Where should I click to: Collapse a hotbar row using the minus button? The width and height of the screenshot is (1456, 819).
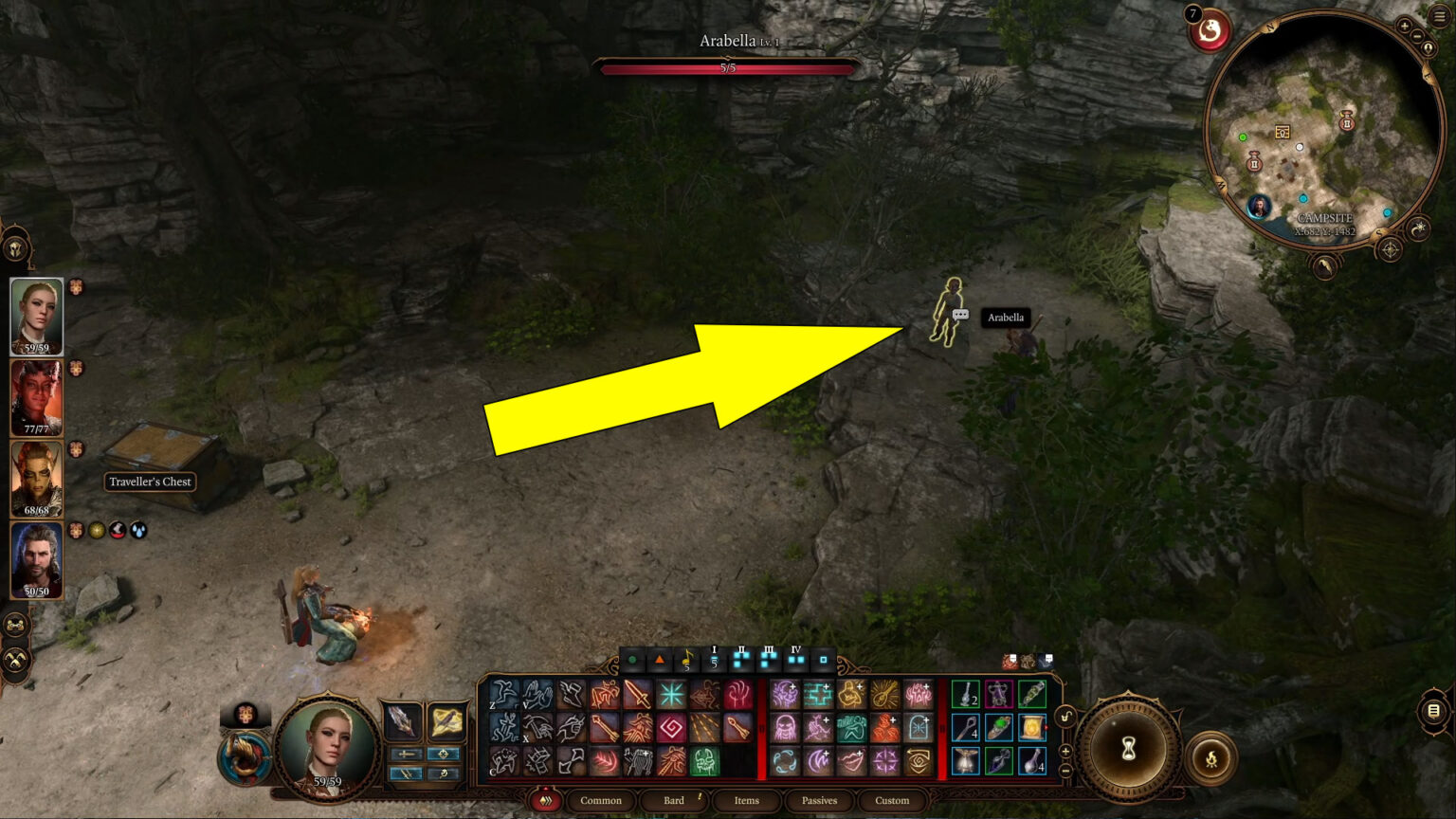coord(1065,771)
